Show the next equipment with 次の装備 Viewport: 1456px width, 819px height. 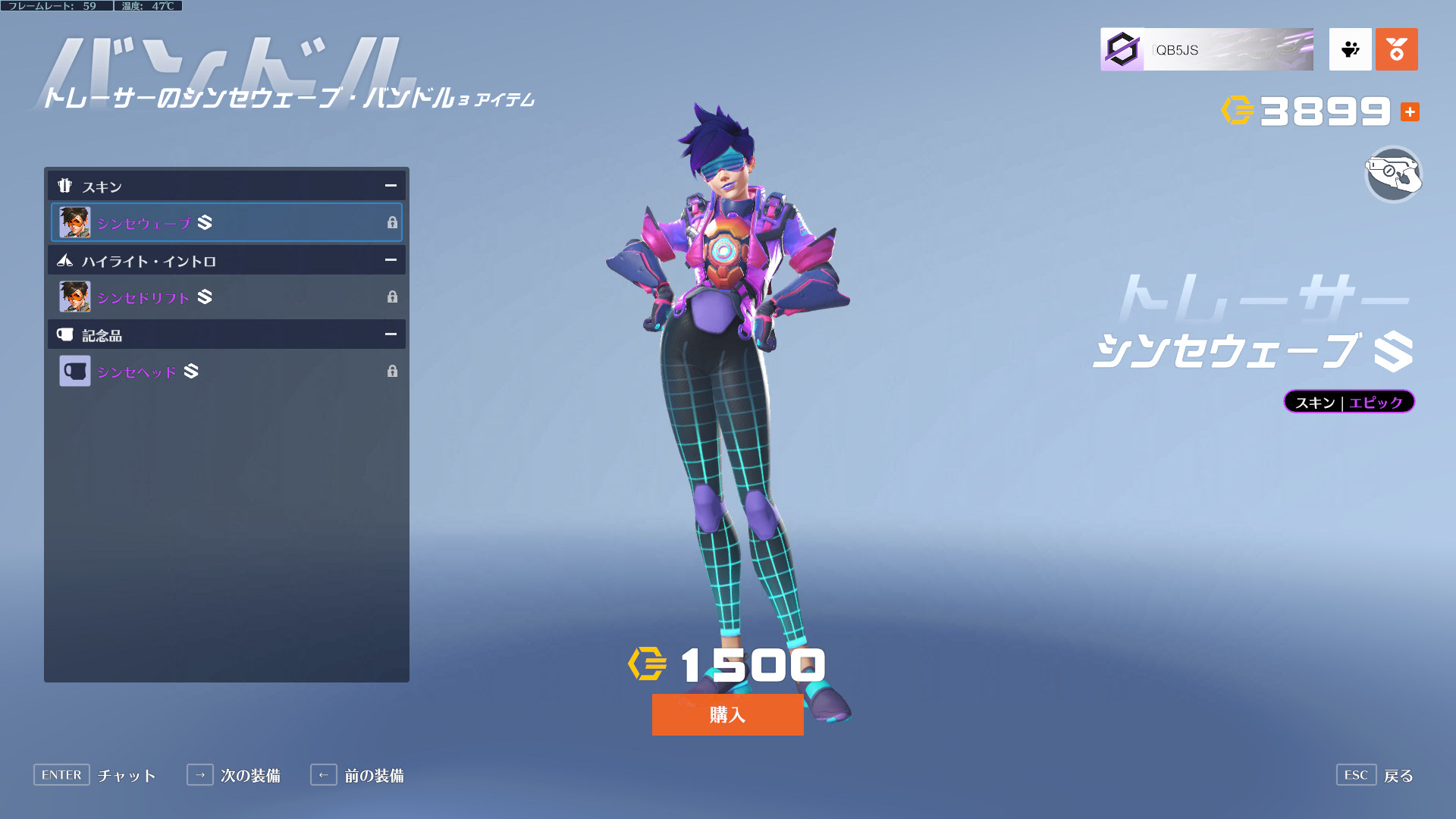pyautogui.click(x=249, y=775)
